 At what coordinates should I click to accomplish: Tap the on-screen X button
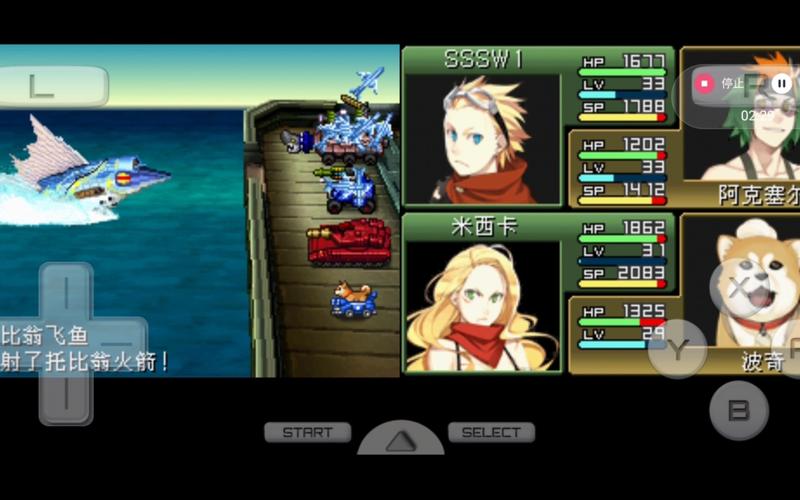[x=738, y=289]
